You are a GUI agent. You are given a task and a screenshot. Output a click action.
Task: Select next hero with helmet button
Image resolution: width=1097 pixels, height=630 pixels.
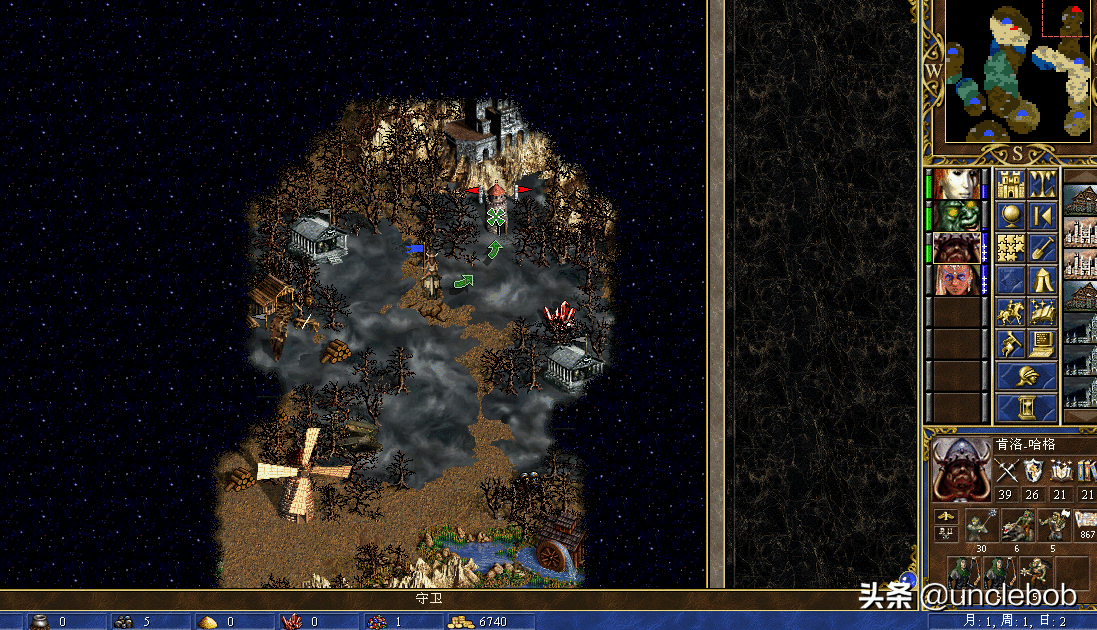1027,376
